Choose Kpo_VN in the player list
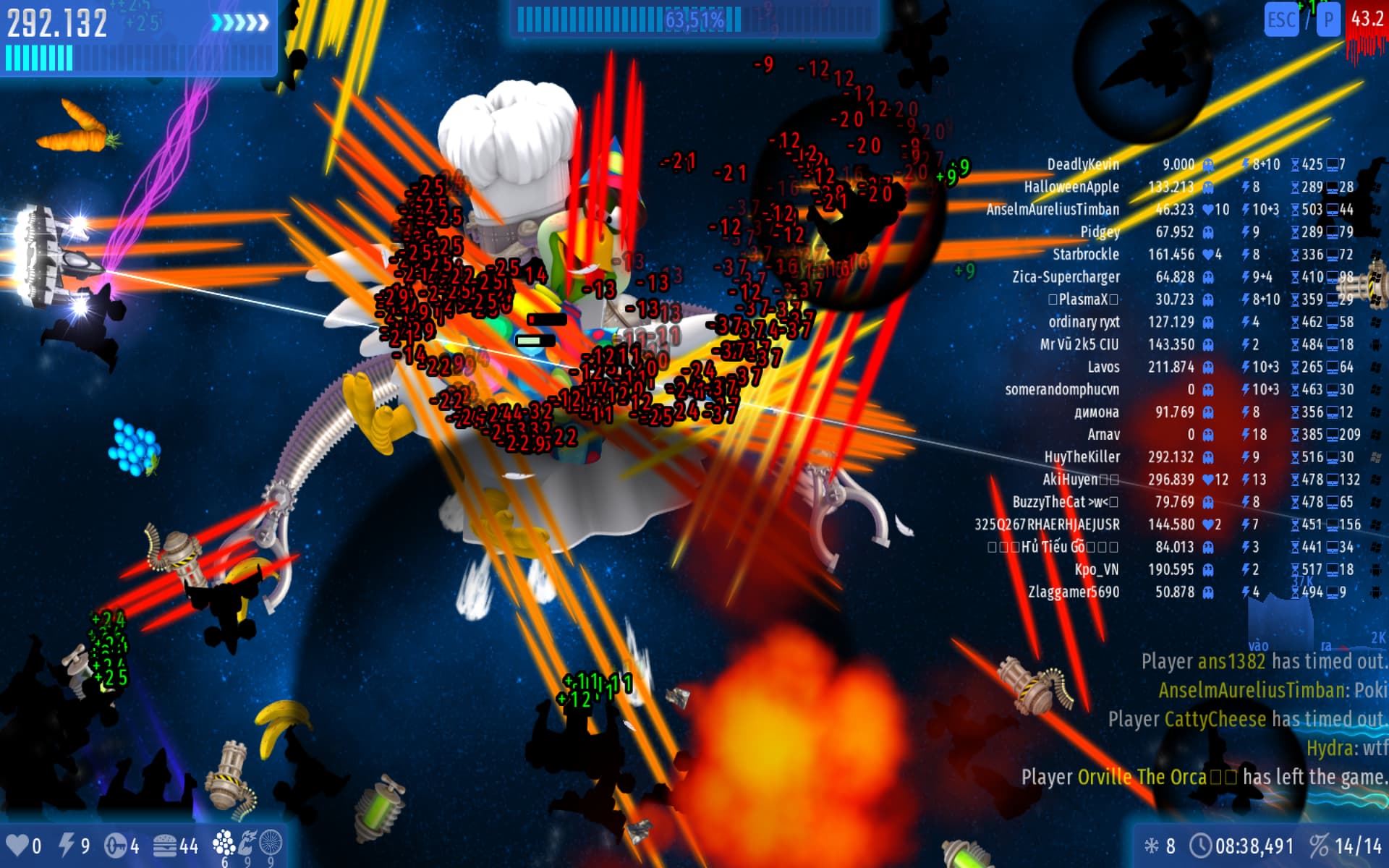This screenshot has height=868, width=1389. [x=1096, y=570]
